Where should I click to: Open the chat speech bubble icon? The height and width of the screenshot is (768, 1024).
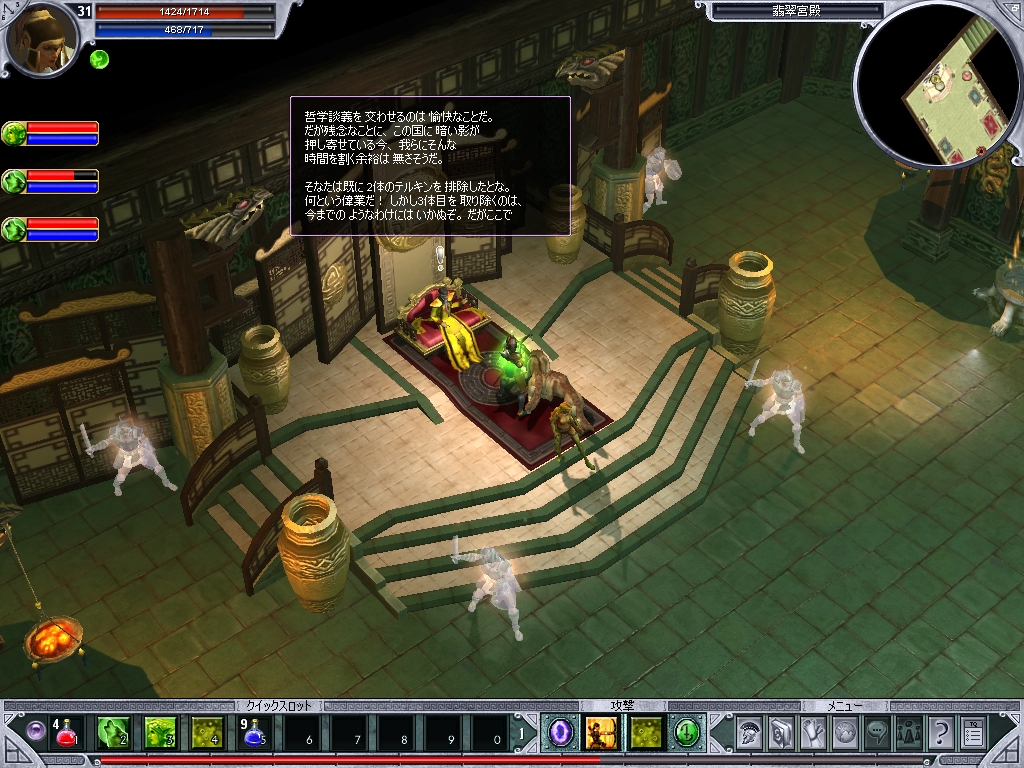[x=877, y=734]
